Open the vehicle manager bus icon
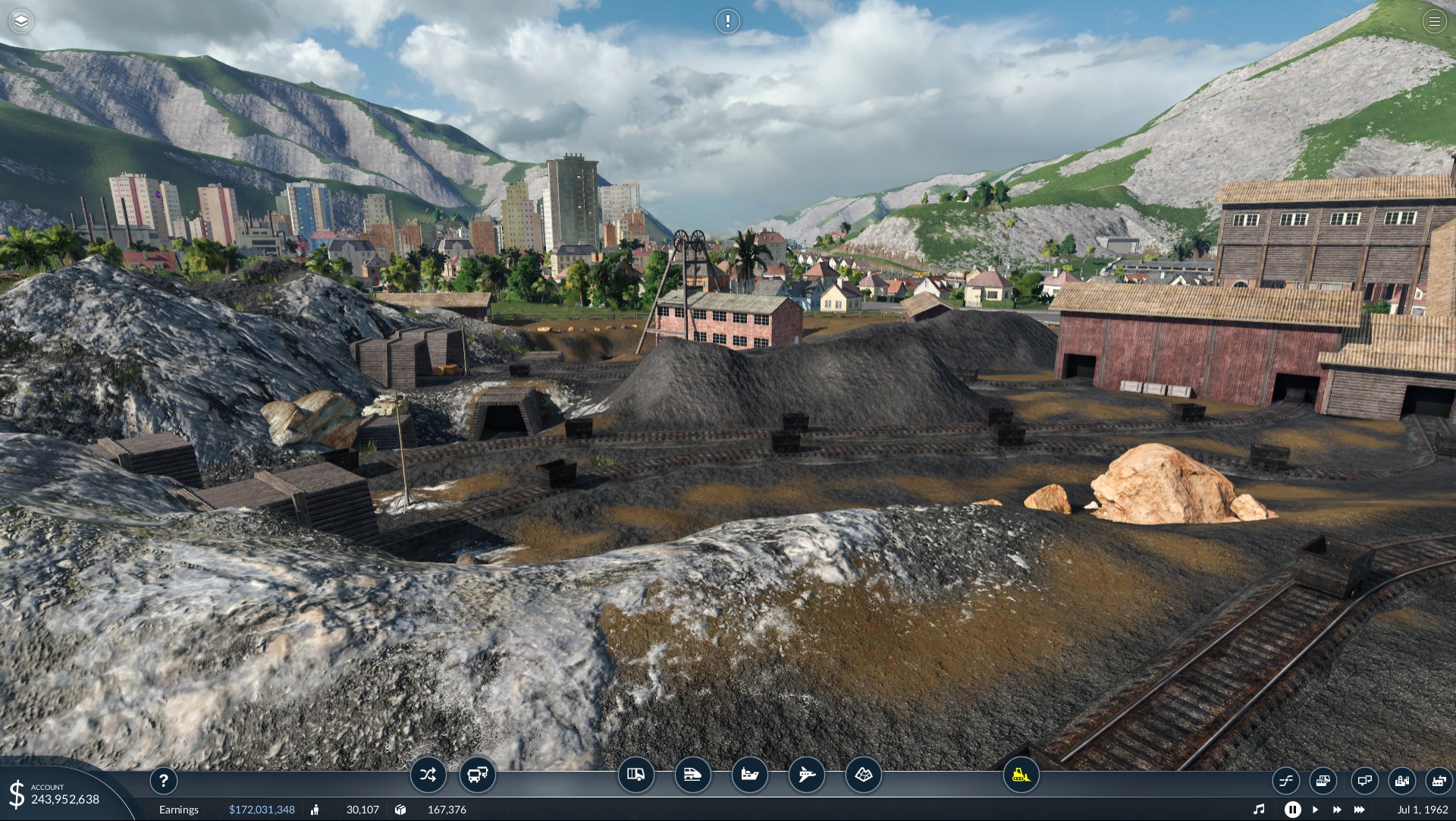The width and height of the screenshot is (1456, 821). (478, 775)
